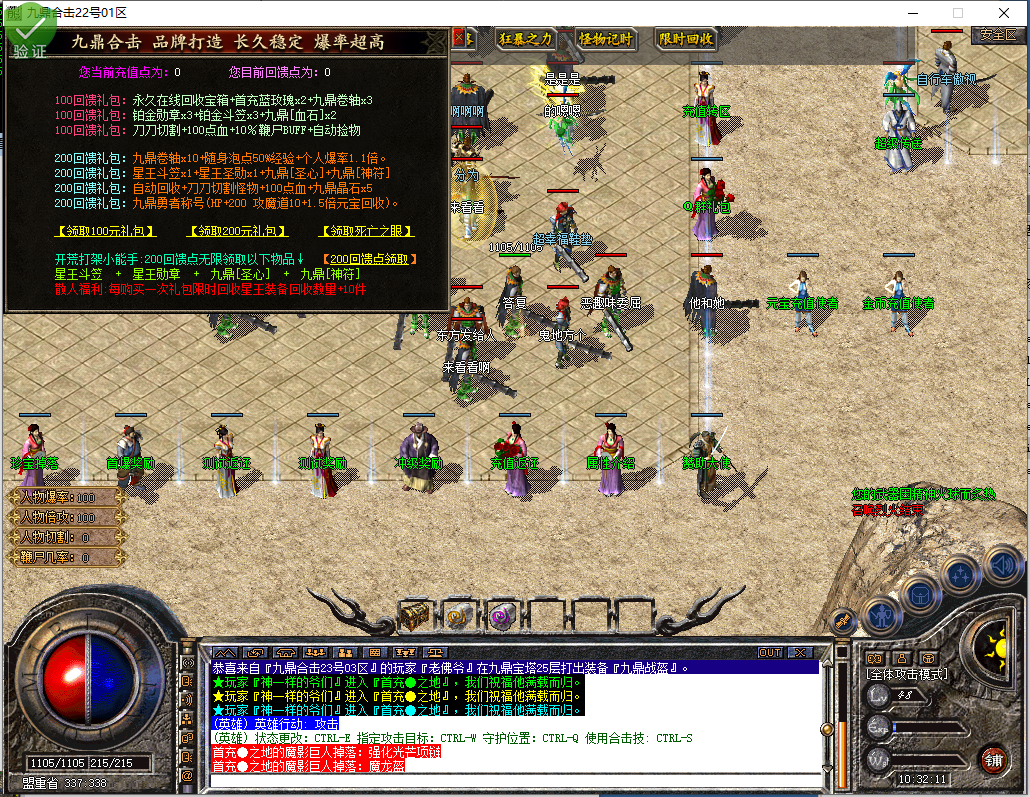Open the 限时回收 timed recycle button
This screenshot has height=797, width=1030.
(x=686, y=39)
